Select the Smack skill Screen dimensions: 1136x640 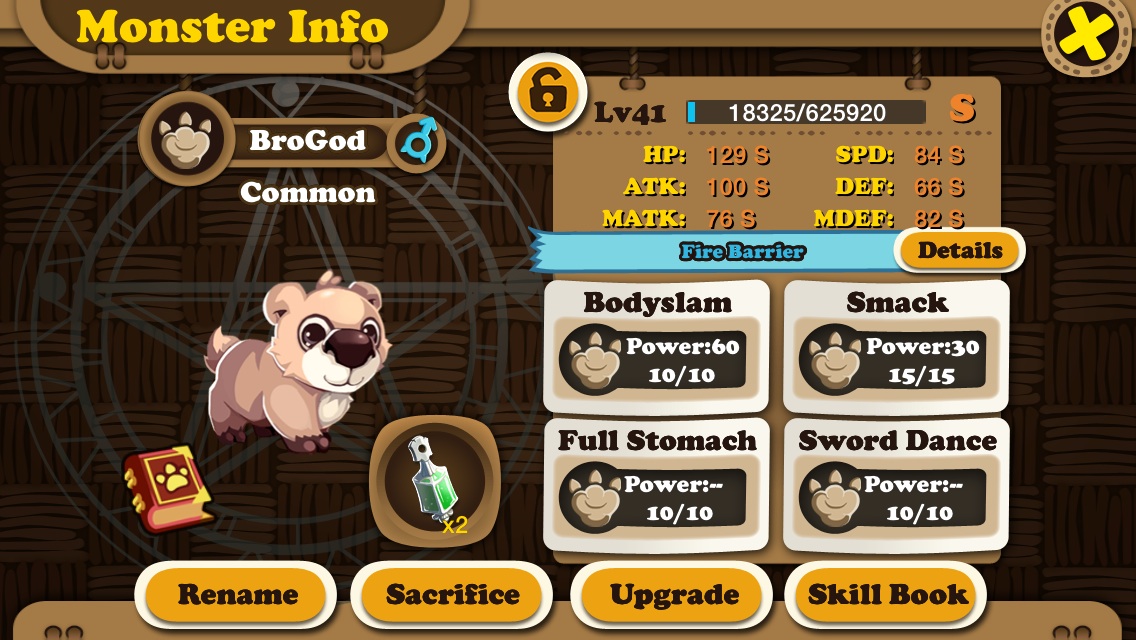896,346
